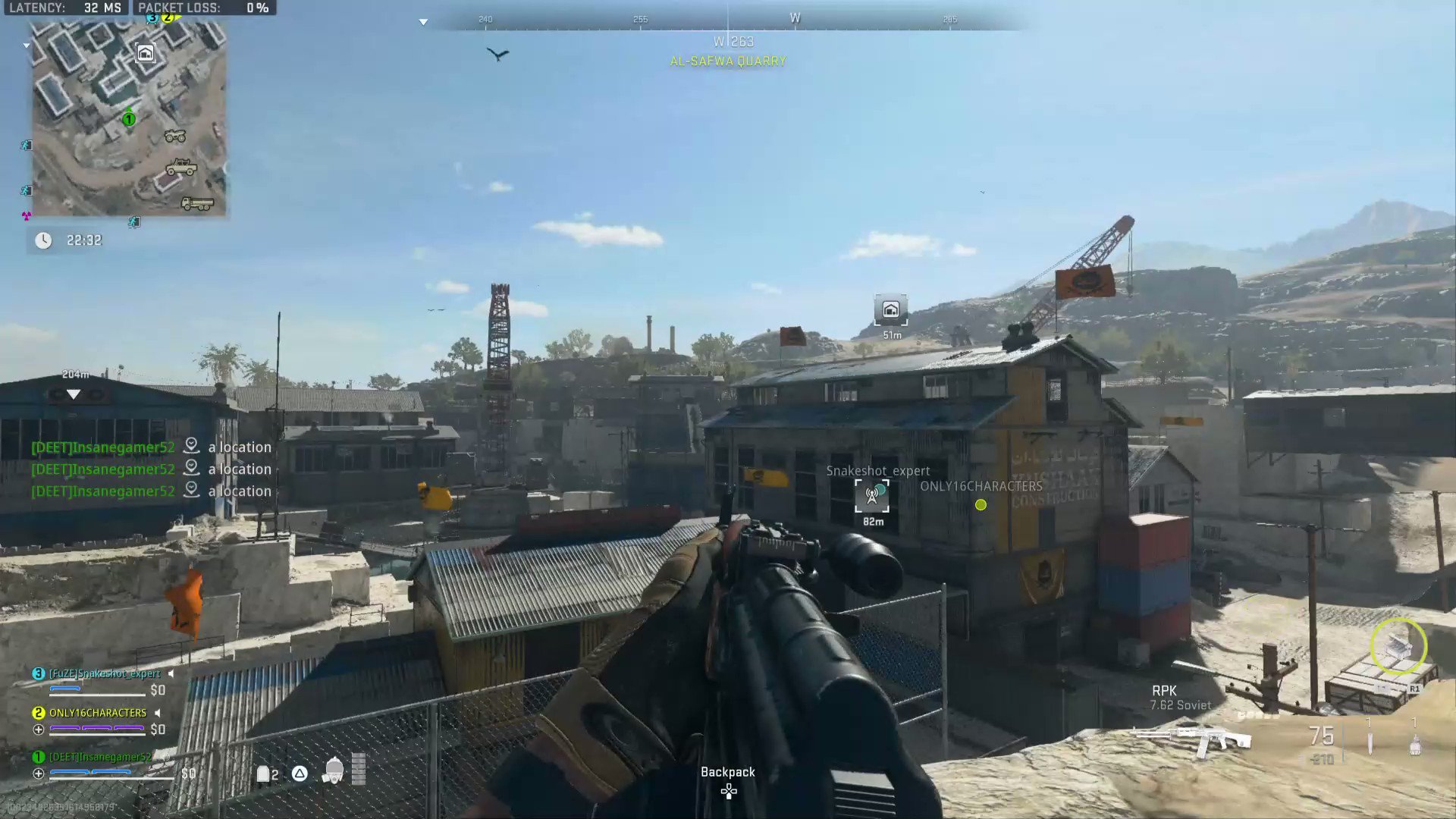Select the Backpack label at screen bottom
Screen dimensions: 1456x819
(x=728, y=771)
